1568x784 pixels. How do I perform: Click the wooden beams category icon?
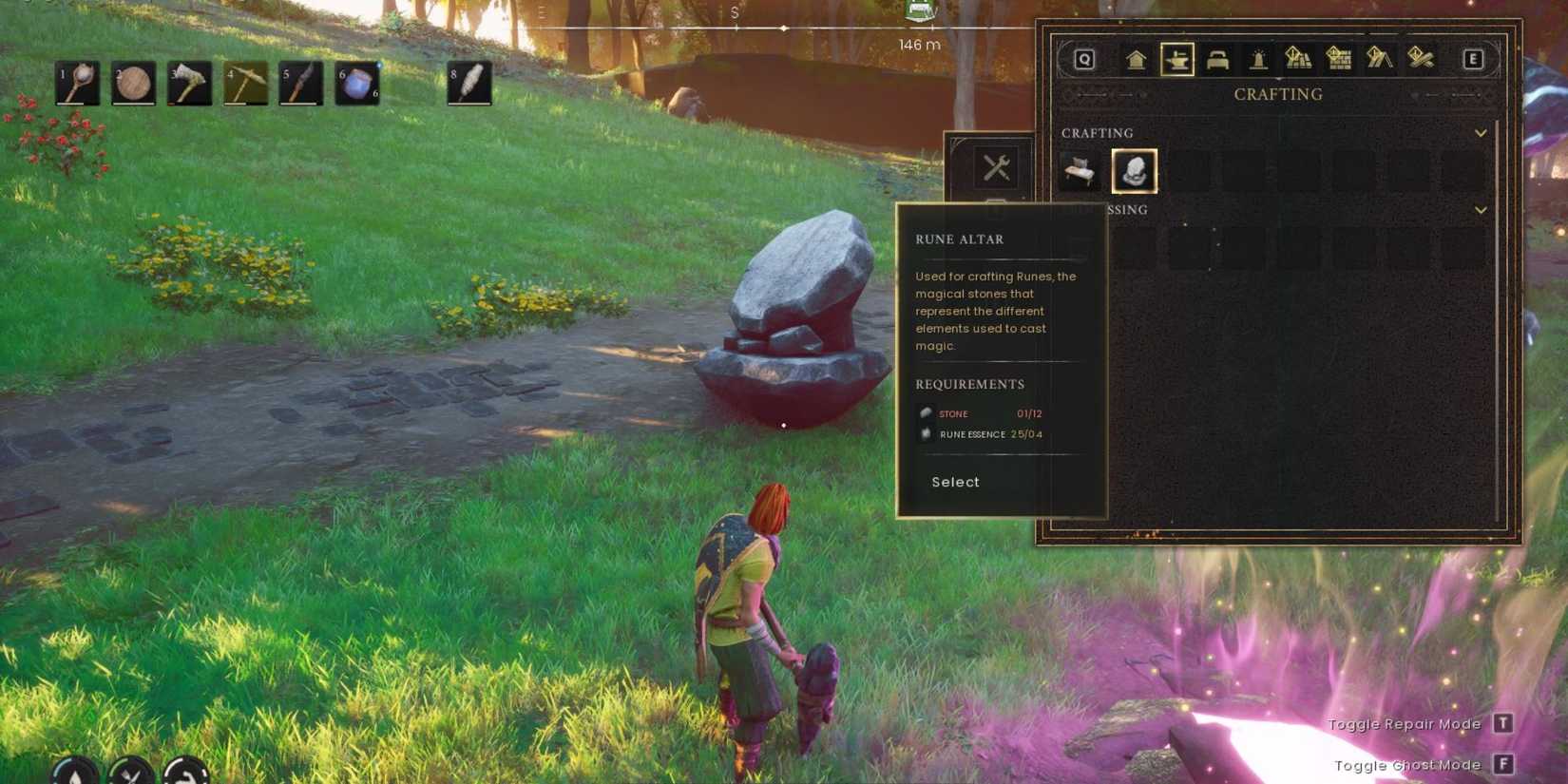coord(1422,59)
